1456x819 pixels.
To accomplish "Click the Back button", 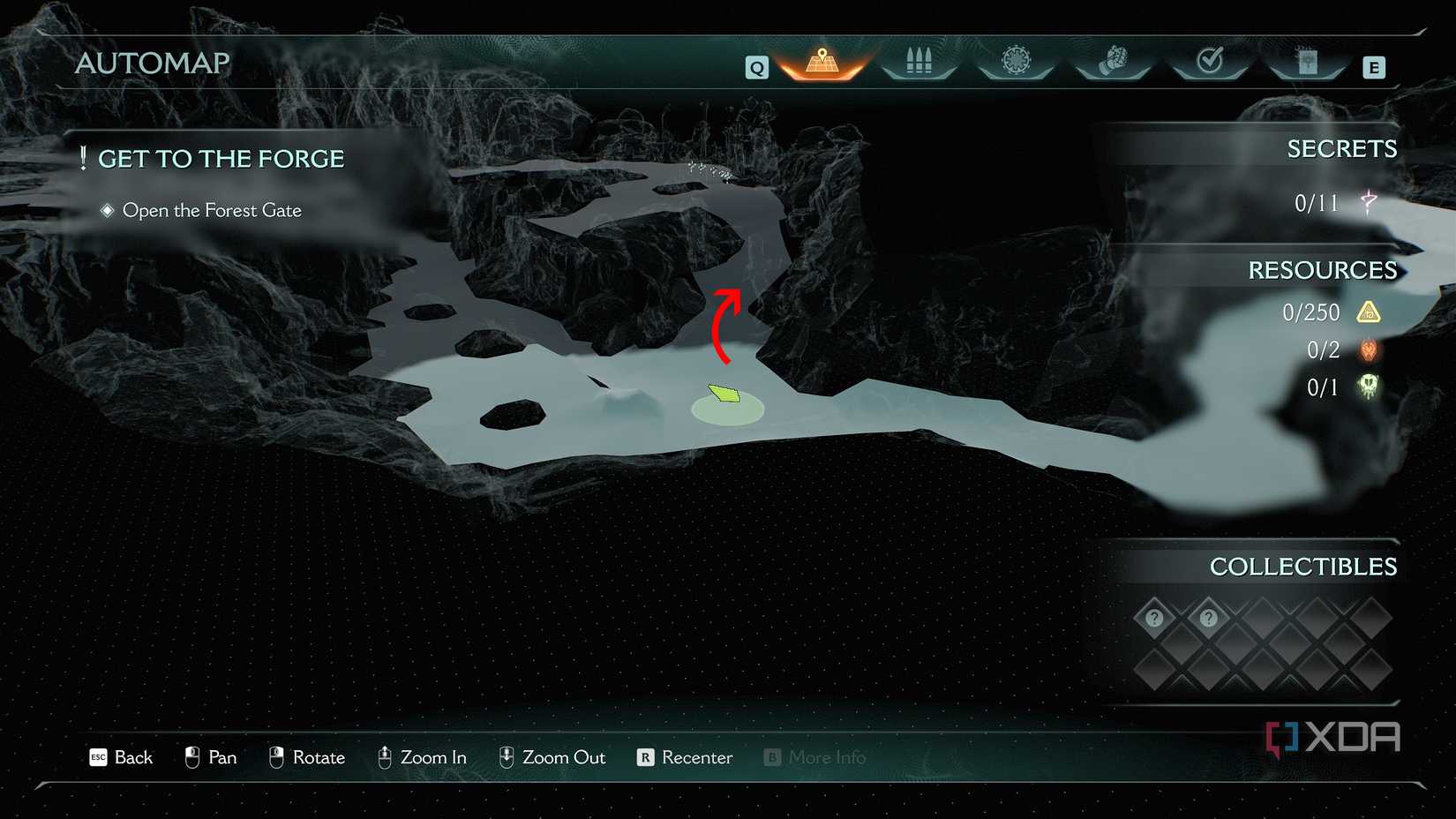I will [122, 757].
